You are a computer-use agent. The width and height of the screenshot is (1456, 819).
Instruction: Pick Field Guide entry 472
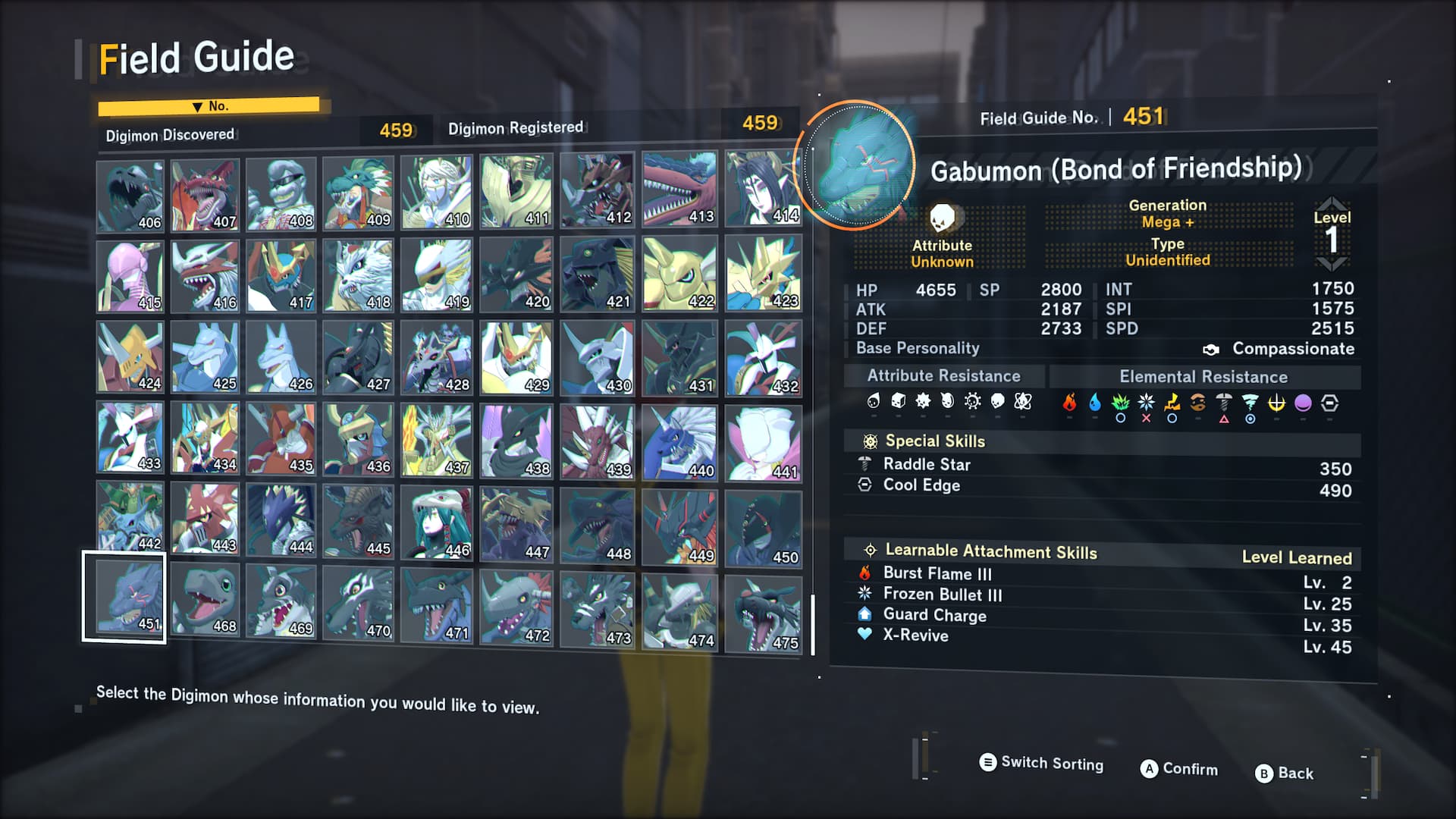pyautogui.click(x=516, y=607)
